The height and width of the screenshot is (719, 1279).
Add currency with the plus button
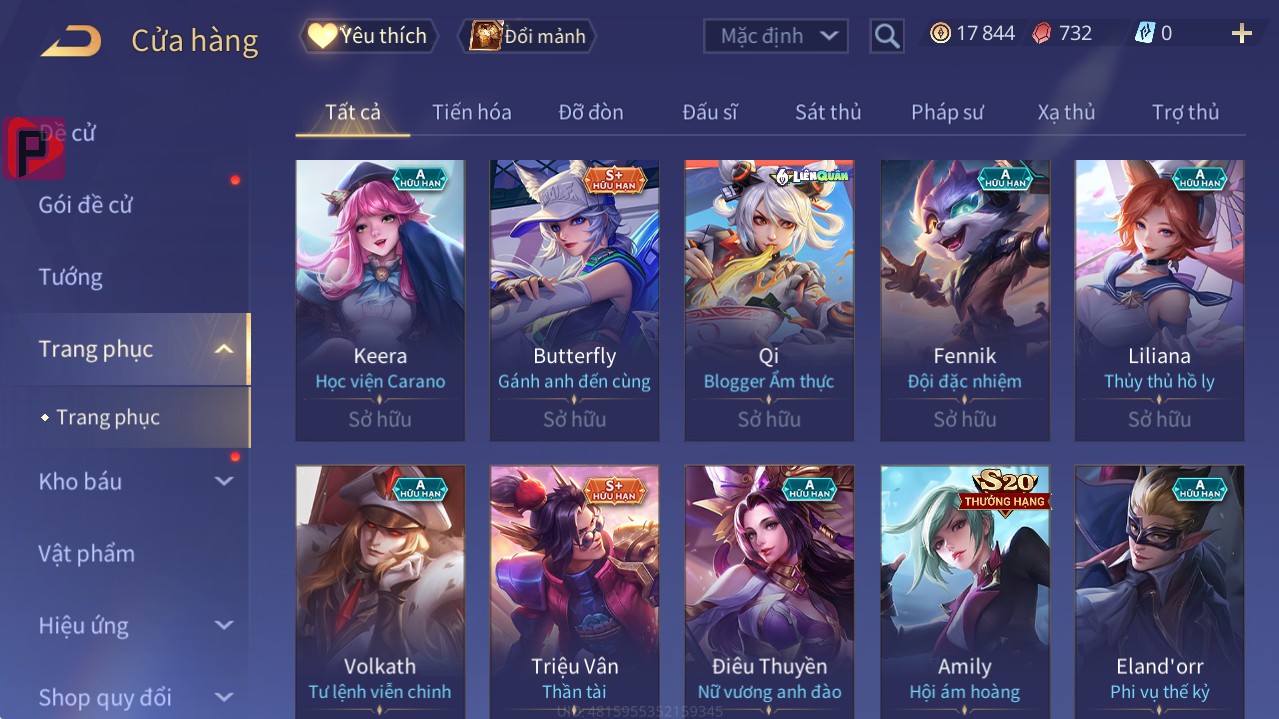(x=1241, y=34)
